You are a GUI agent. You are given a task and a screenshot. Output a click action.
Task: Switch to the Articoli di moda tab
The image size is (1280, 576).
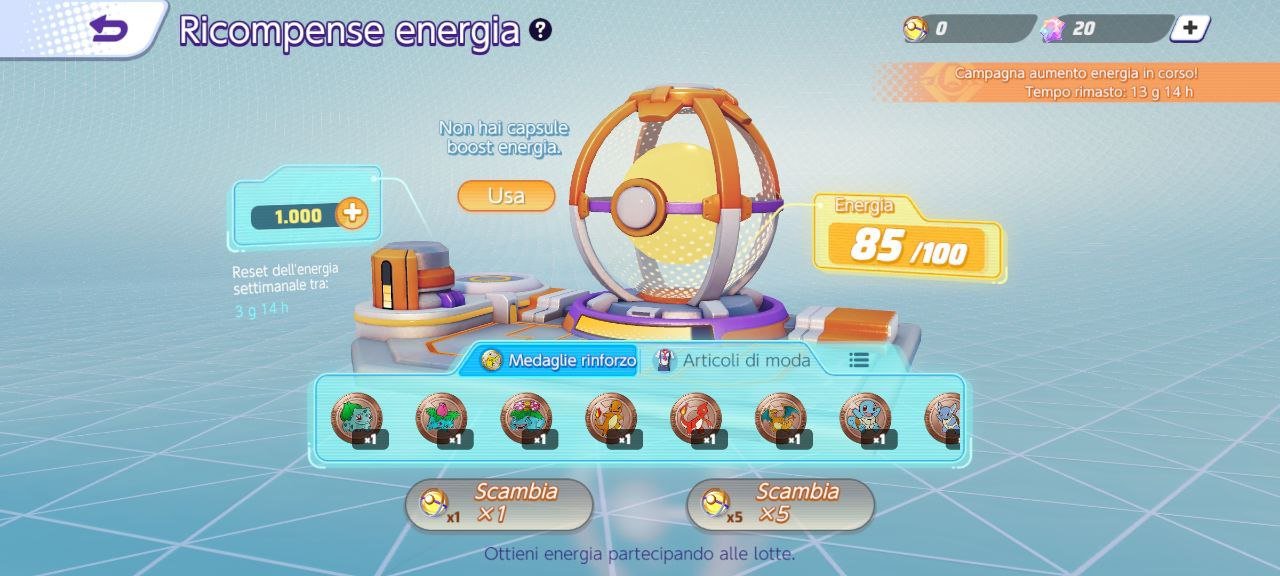tap(734, 360)
